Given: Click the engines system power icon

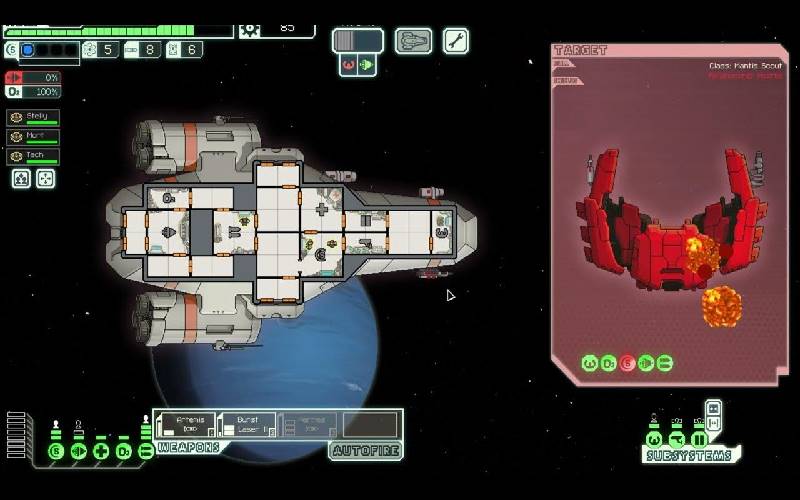Looking at the screenshot, I should coord(78,451).
